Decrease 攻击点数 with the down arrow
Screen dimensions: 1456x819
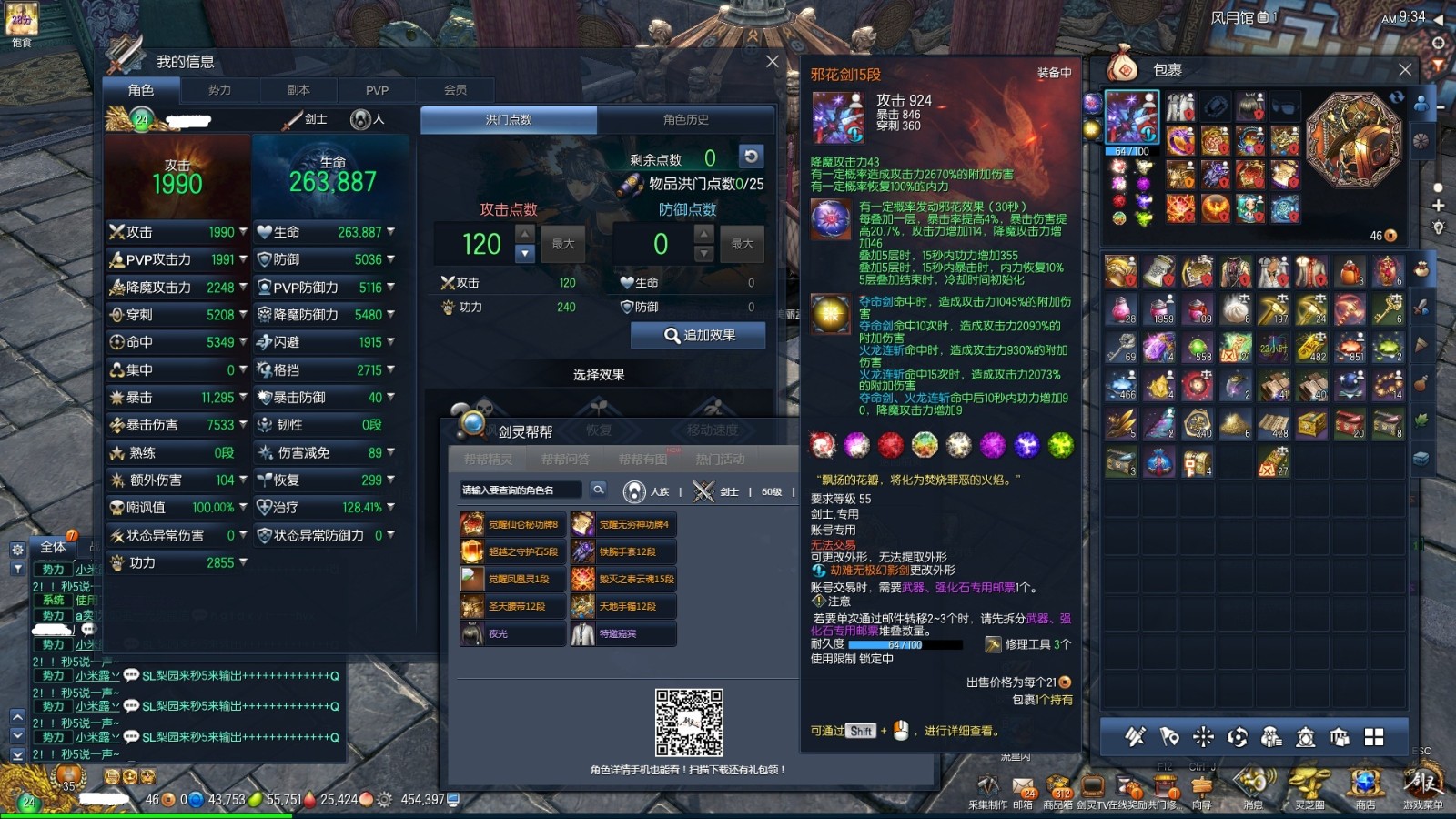pos(525,254)
